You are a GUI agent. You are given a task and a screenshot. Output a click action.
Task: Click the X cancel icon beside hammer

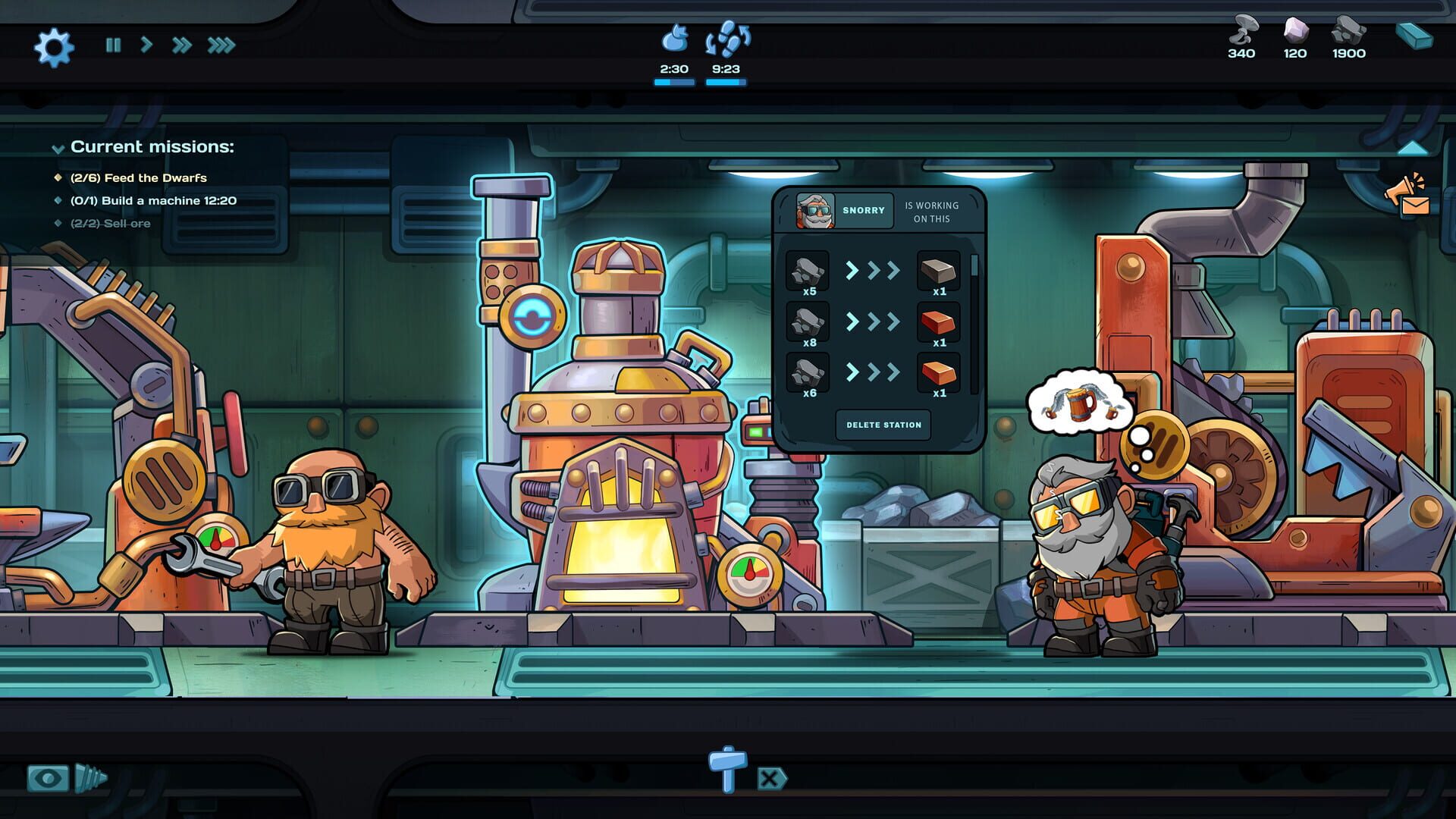coord(770,778)
